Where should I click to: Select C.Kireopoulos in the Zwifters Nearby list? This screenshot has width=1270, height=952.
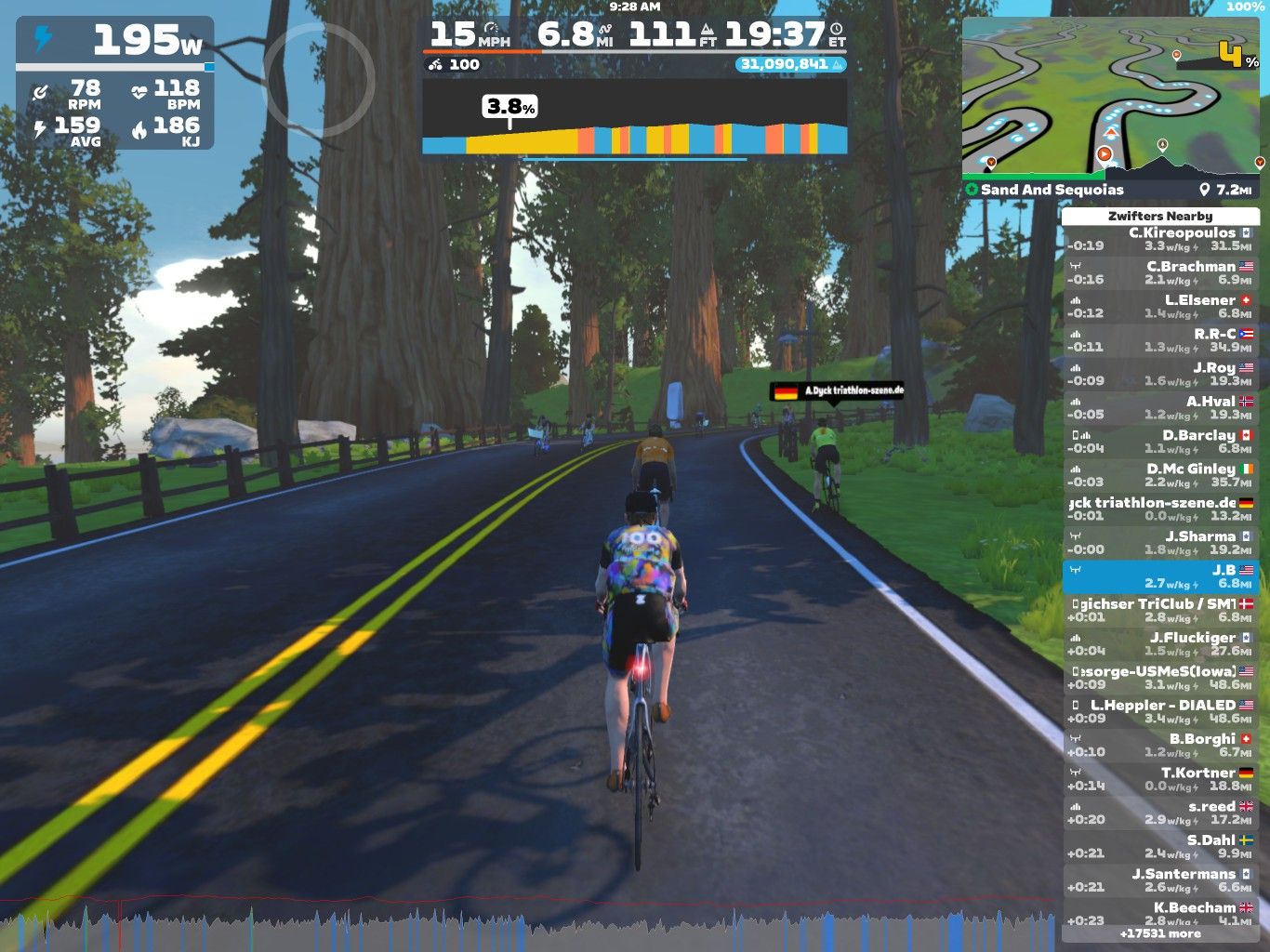point(1160,239)
